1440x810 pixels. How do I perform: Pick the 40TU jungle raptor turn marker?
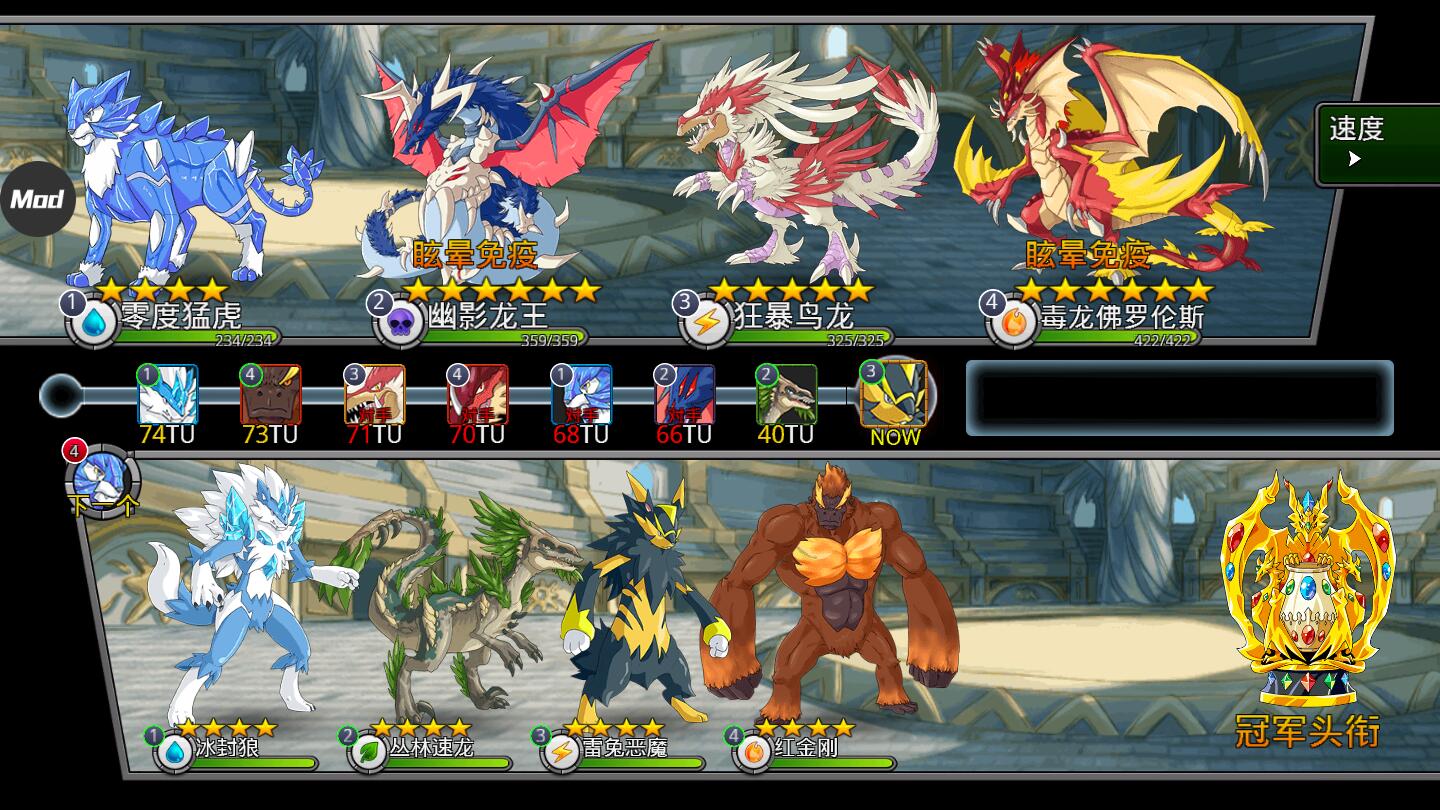pos(786,395)
